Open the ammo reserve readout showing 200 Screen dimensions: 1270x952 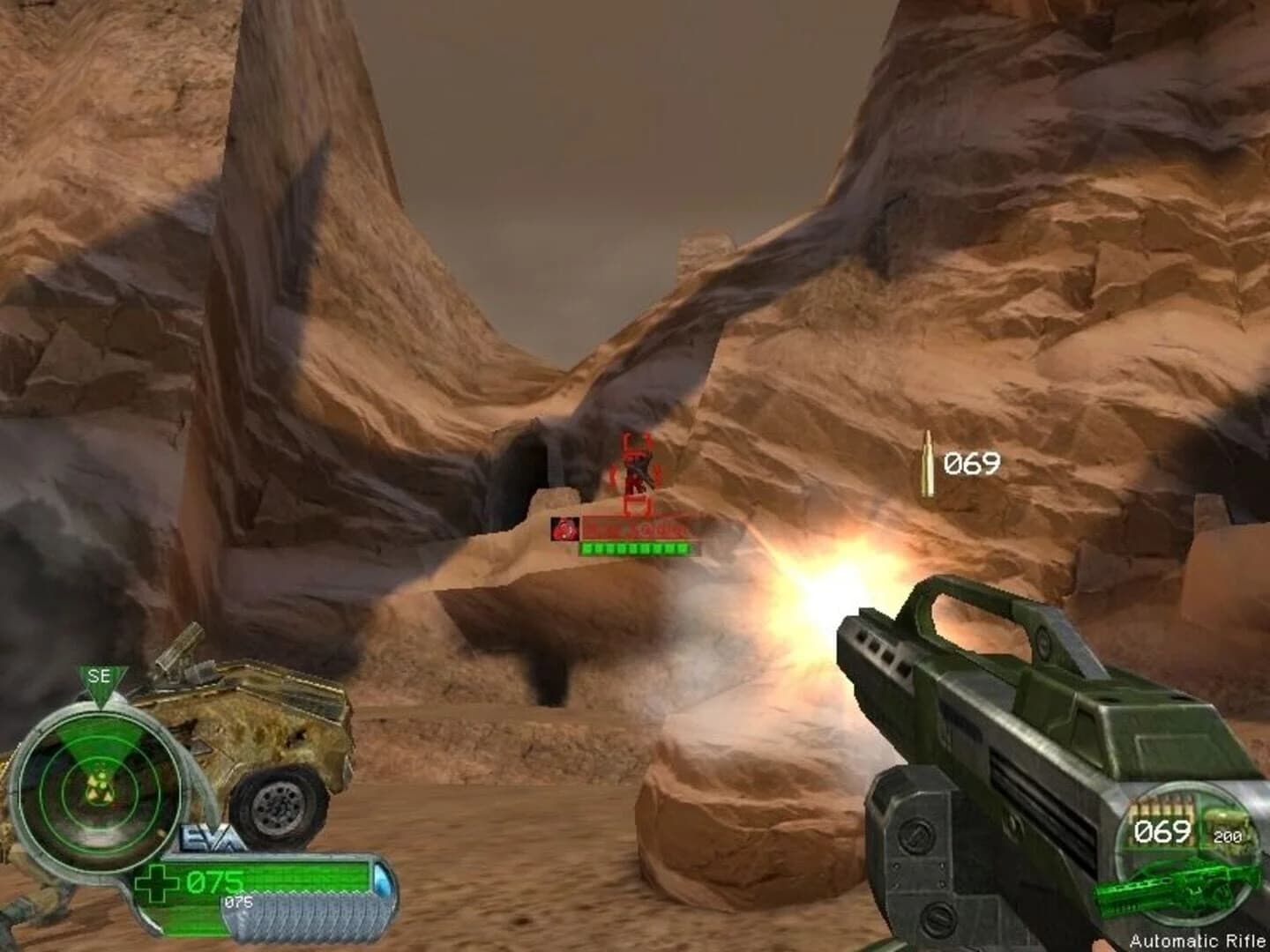pos(1228,836)
